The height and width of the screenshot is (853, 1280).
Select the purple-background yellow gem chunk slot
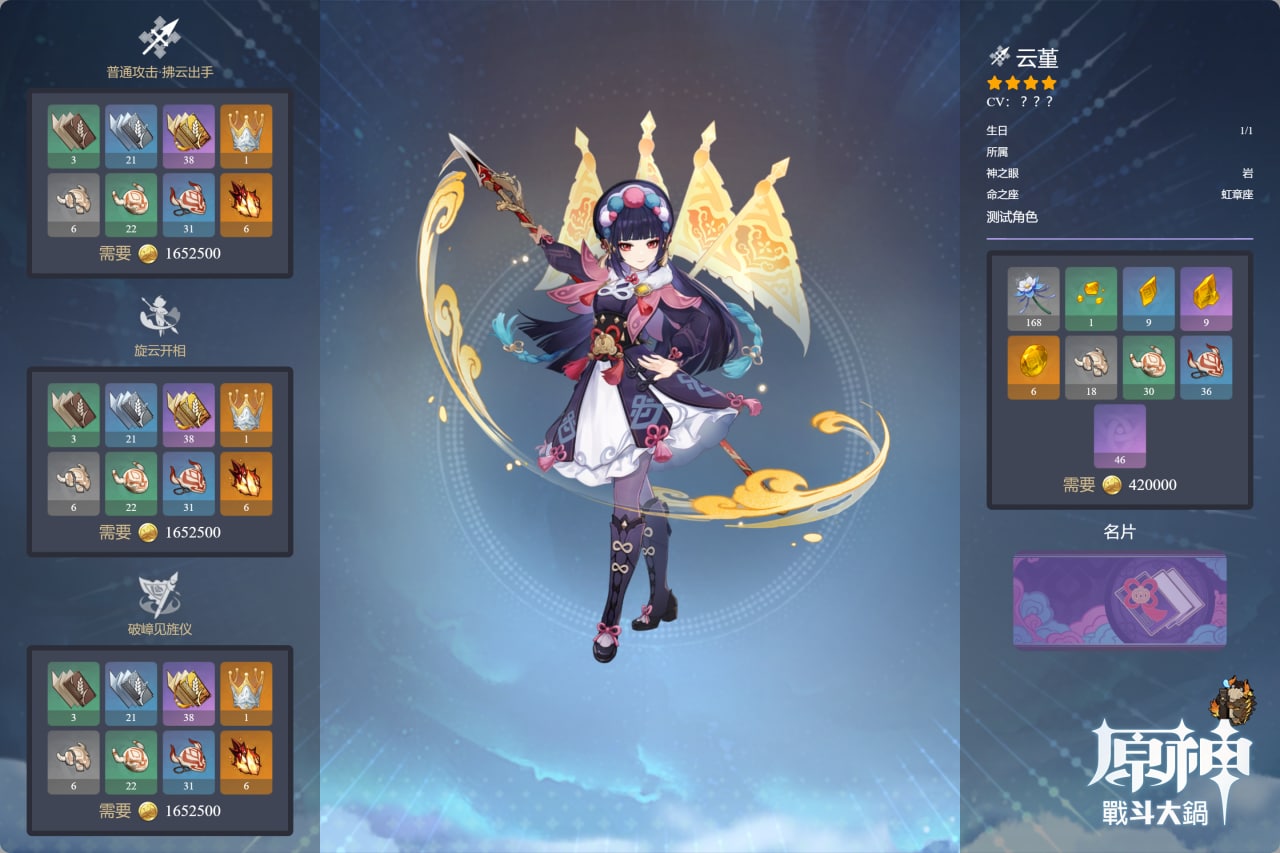(x=1206, y=298)
